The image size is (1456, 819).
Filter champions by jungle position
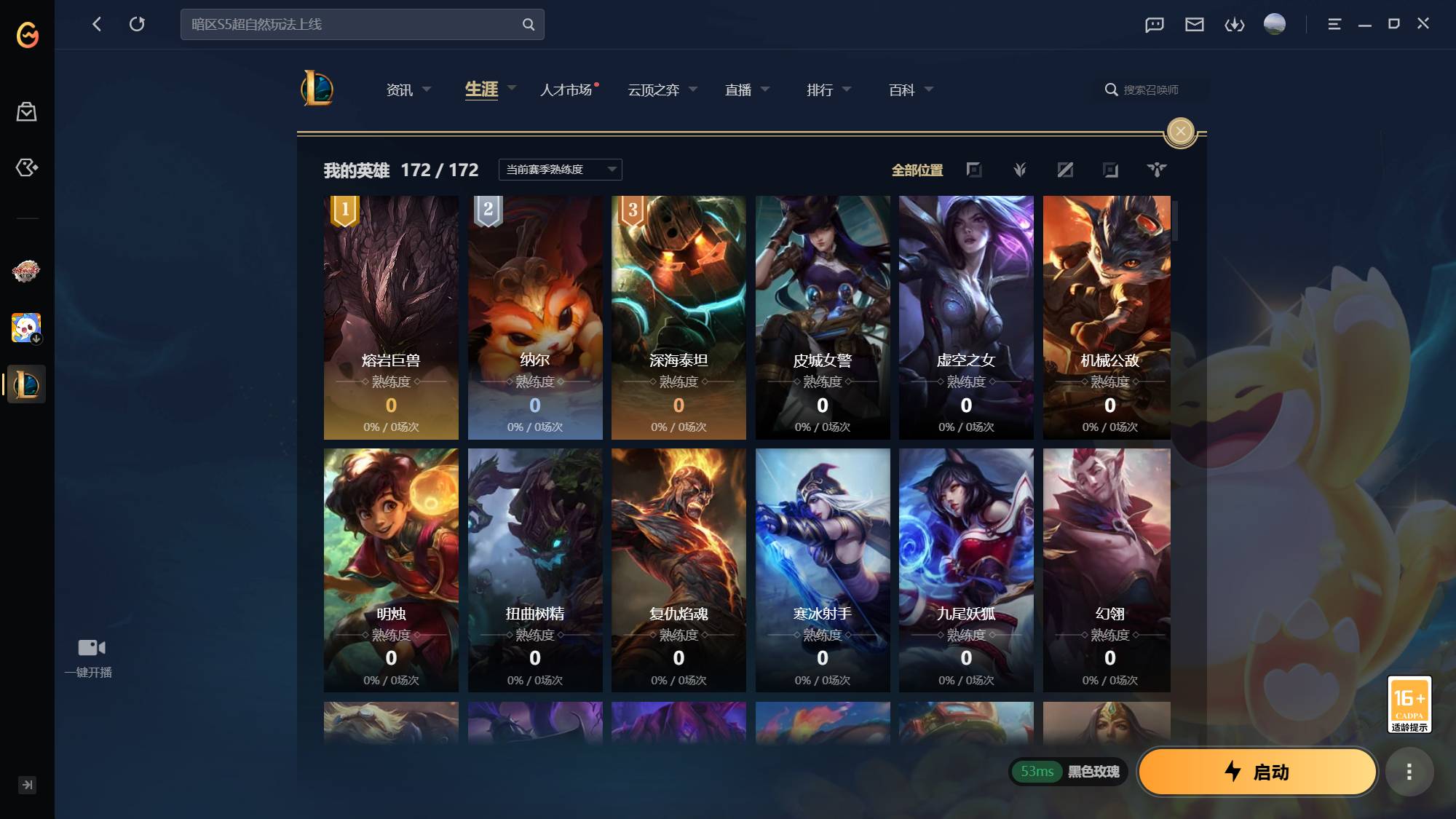[1019, 170]
